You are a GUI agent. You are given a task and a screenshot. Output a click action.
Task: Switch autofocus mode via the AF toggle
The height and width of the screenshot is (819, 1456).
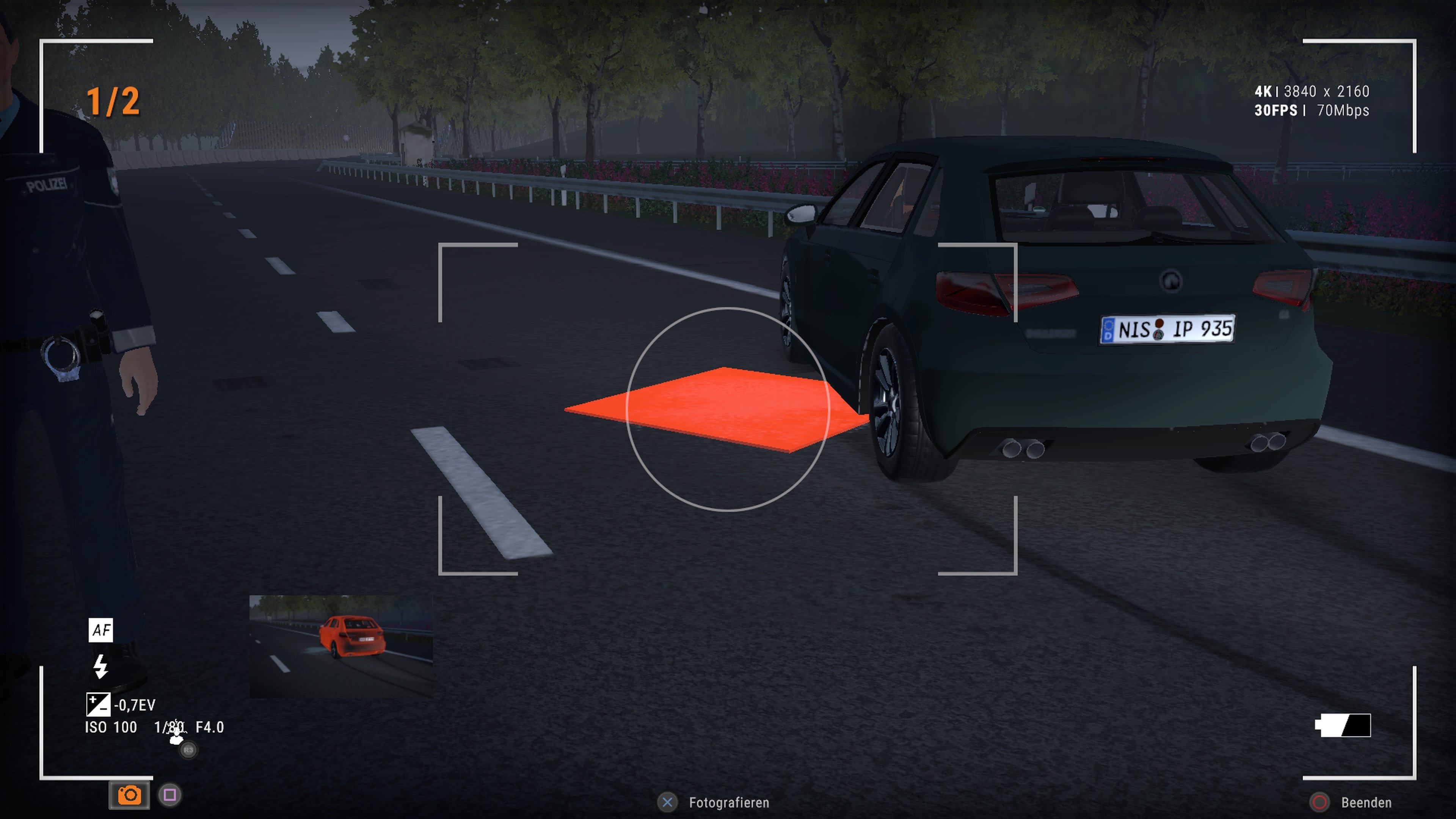coord(100,630)
